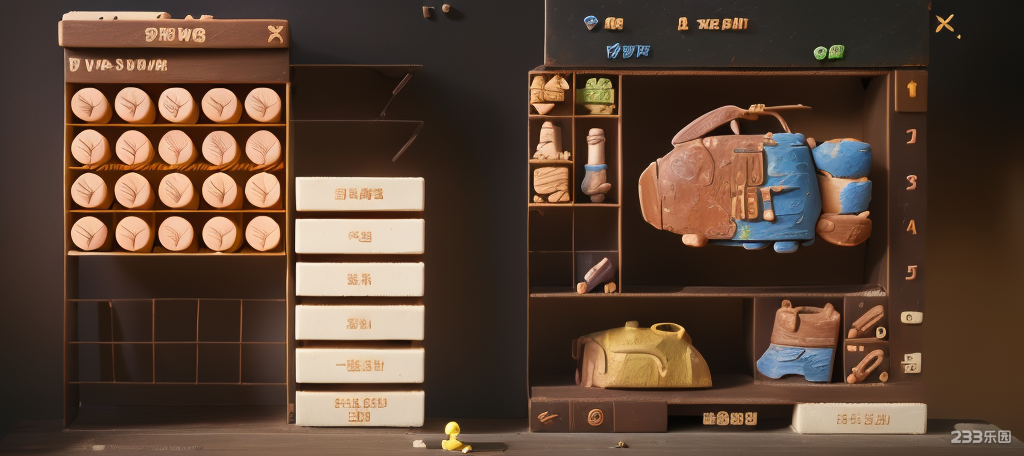This screenshot has width=1024, height=456.
Task: Select the green icon in the header
Action: point(821,52)
